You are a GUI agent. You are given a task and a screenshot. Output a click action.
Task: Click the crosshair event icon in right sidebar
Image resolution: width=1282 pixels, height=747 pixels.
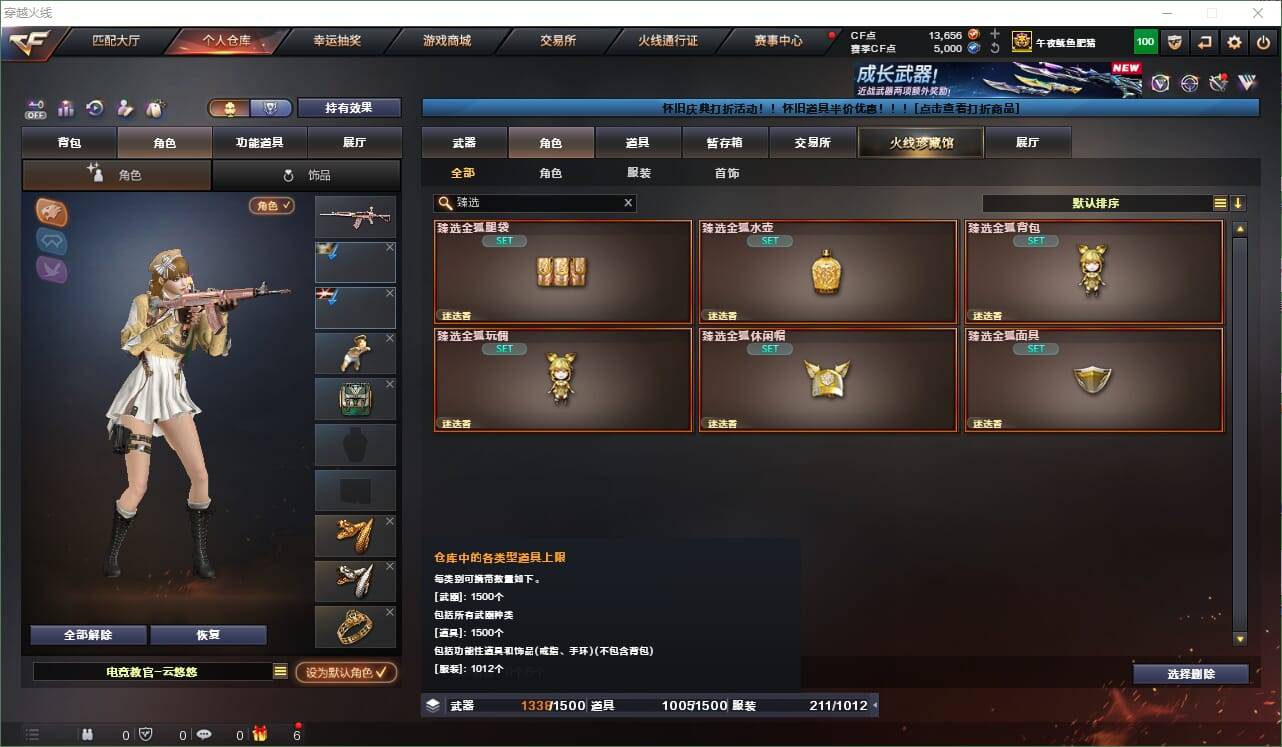click(1189, 82)
